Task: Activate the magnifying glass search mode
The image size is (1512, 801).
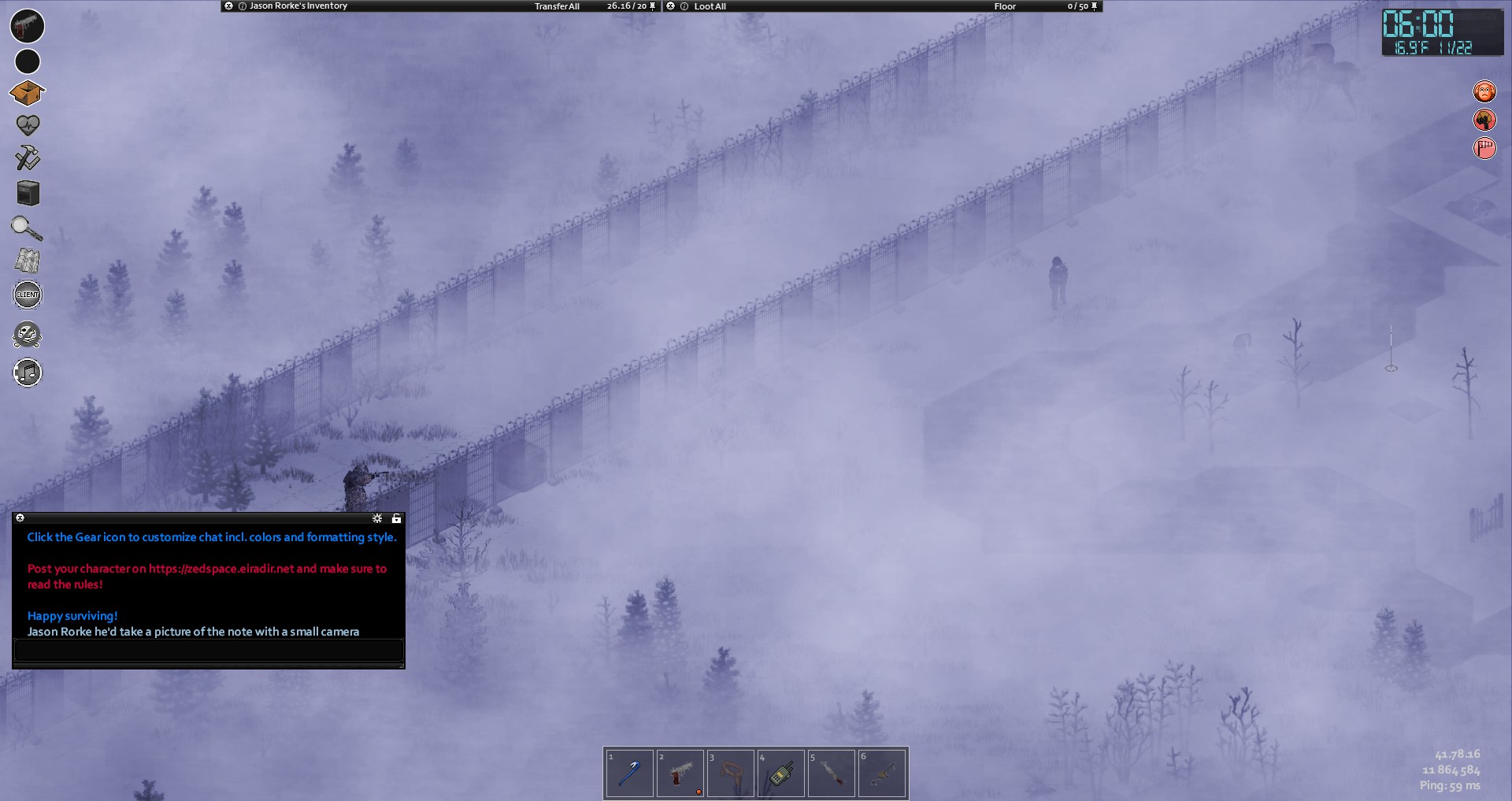Action: (x=27, y=228)
